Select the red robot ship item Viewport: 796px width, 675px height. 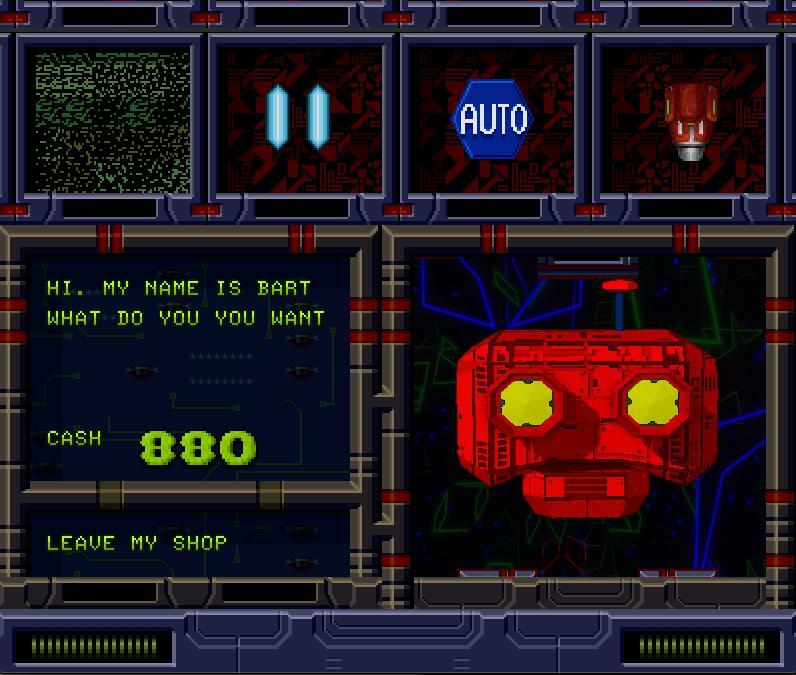pos(686,120)
